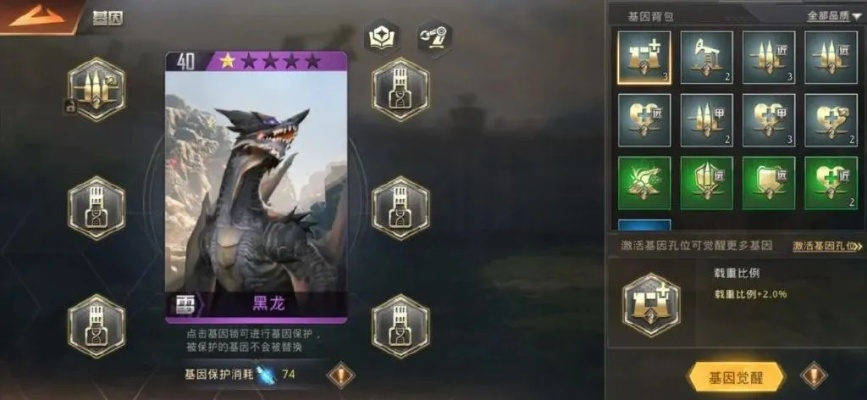Viewport: 867px width, 400px height.
Task: Open the 全部品质 quality filter dropdown
Action: [834, 16]
